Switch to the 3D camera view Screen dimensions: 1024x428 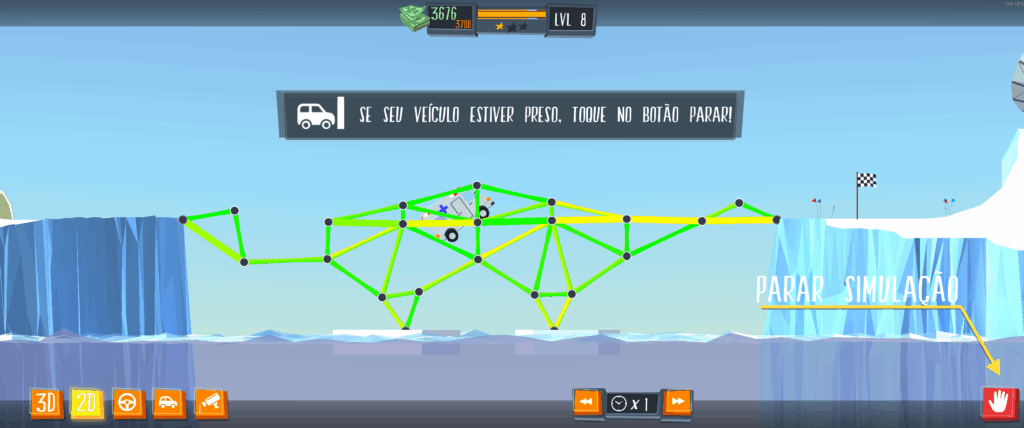click(x=45, y=403)
